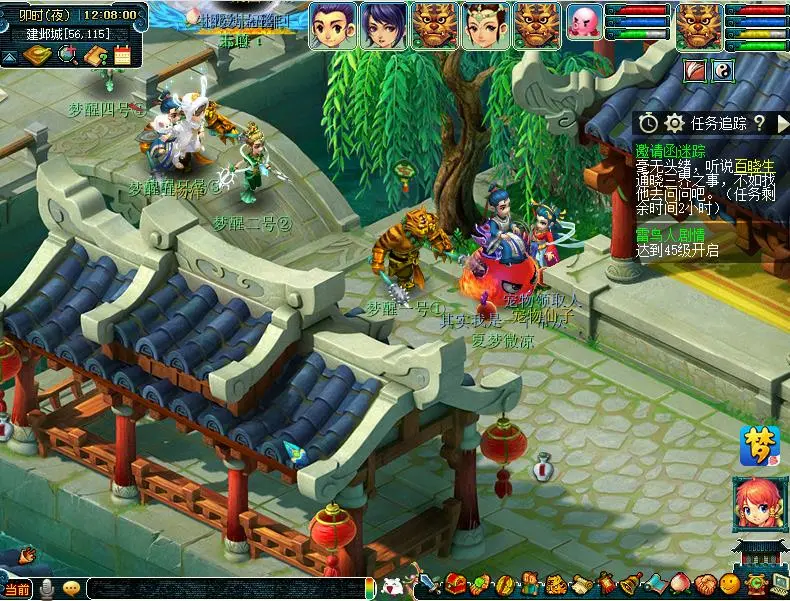Screen dimensions: 790x601
Task: Open the smiley face friends icon
Action: (x=729, y=584)
